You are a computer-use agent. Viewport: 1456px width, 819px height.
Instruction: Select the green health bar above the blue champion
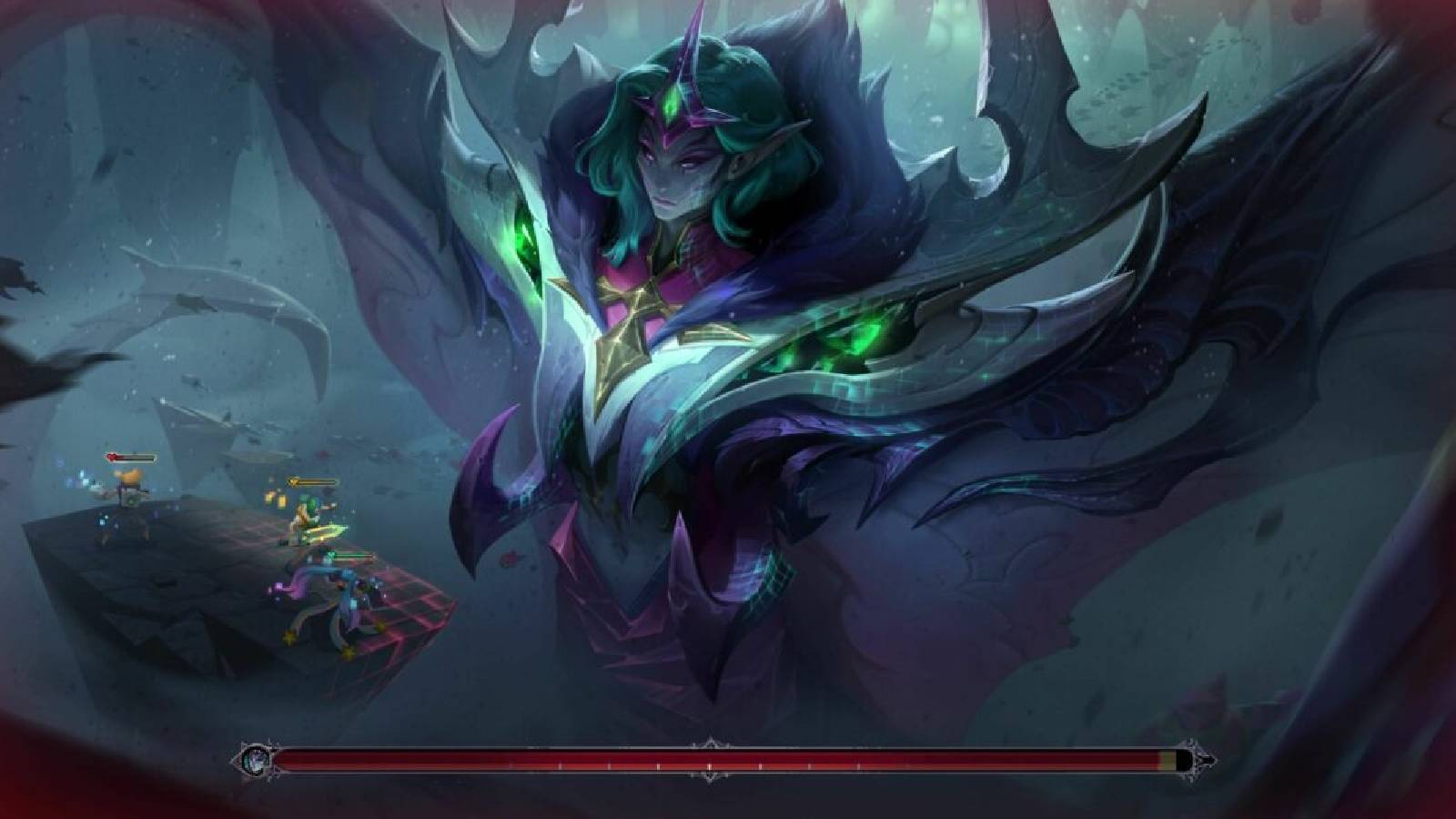coord(357,554)
